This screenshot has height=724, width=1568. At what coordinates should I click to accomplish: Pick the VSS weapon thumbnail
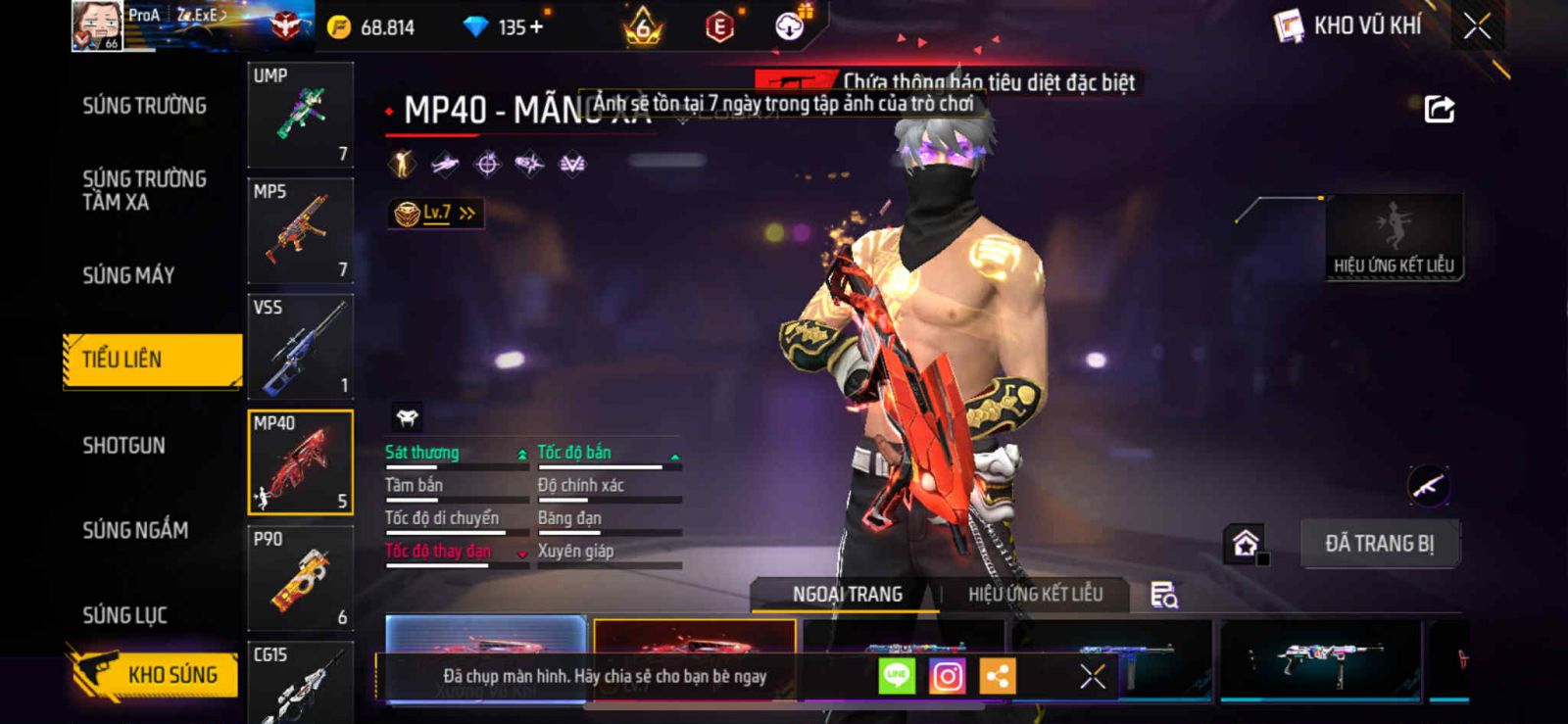300,346
